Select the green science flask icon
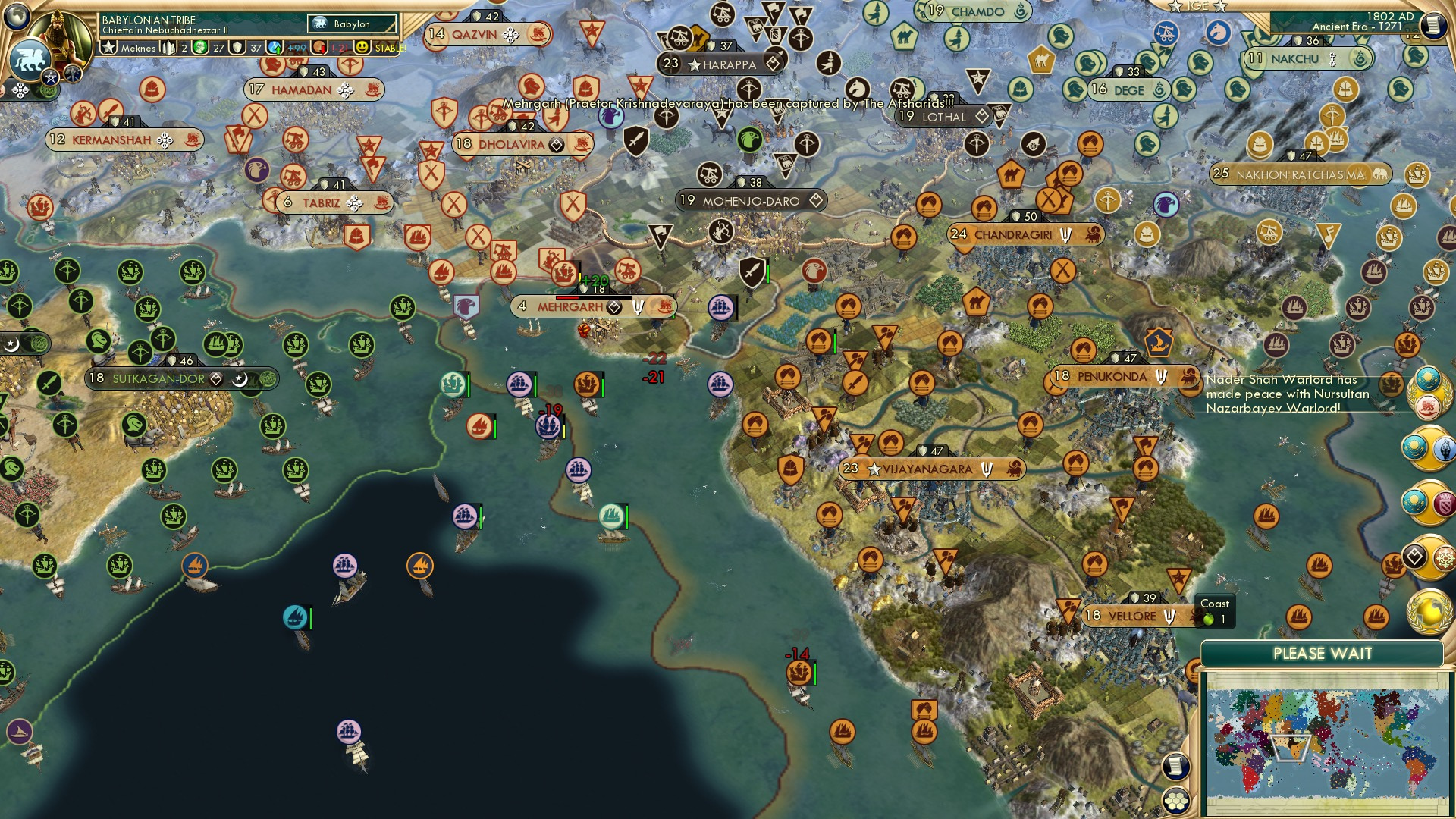This screenshot has width=1456, height=819. [199, 48]
